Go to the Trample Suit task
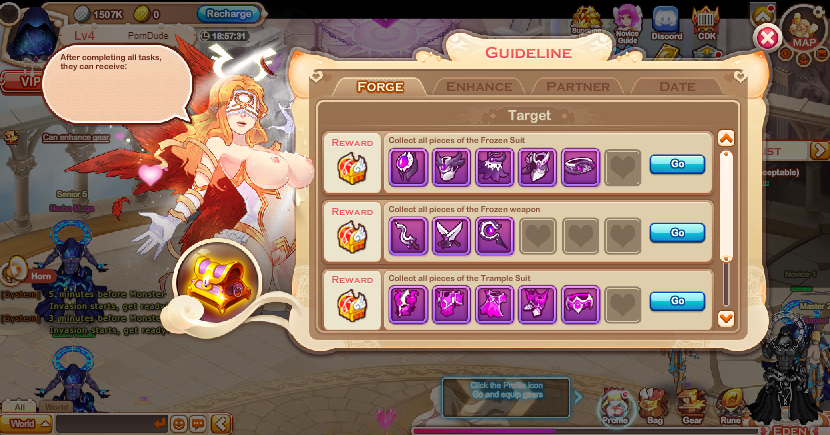The height and width of the screenshot is (435, 830). (x=677, y=300)
